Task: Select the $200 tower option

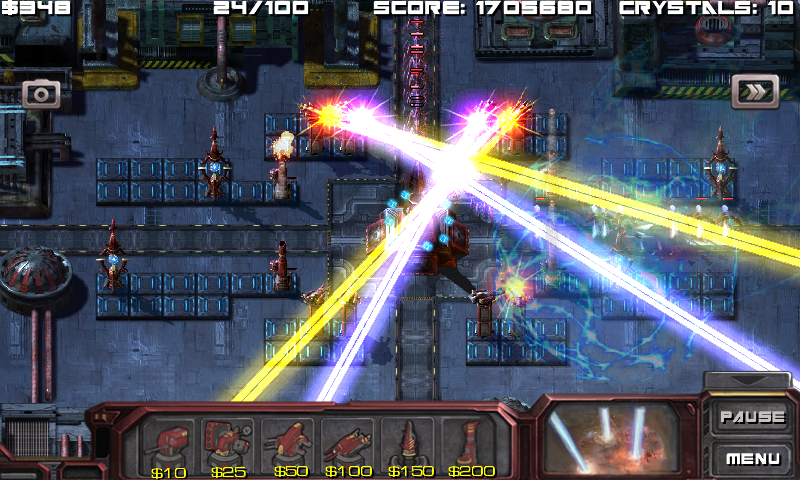Action: pyautogui.click(x=469, y=440)
